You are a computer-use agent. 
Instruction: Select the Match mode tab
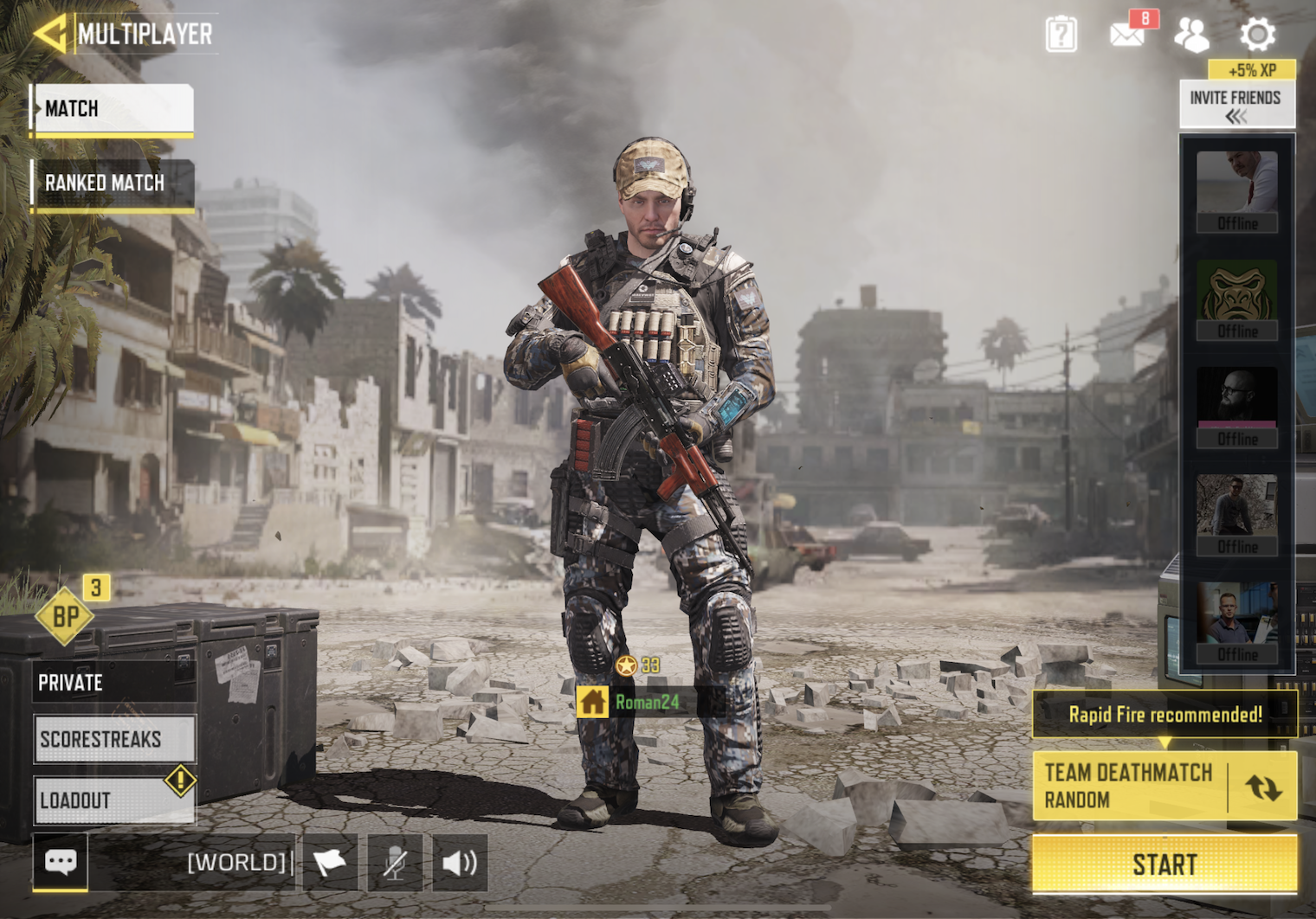tap(113, 109)
